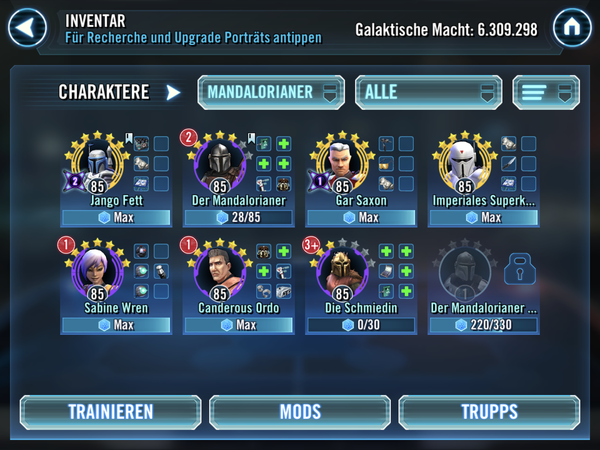
Task: Open the Mandalorianer filter dropdown
Action: (x=270, y=92)
